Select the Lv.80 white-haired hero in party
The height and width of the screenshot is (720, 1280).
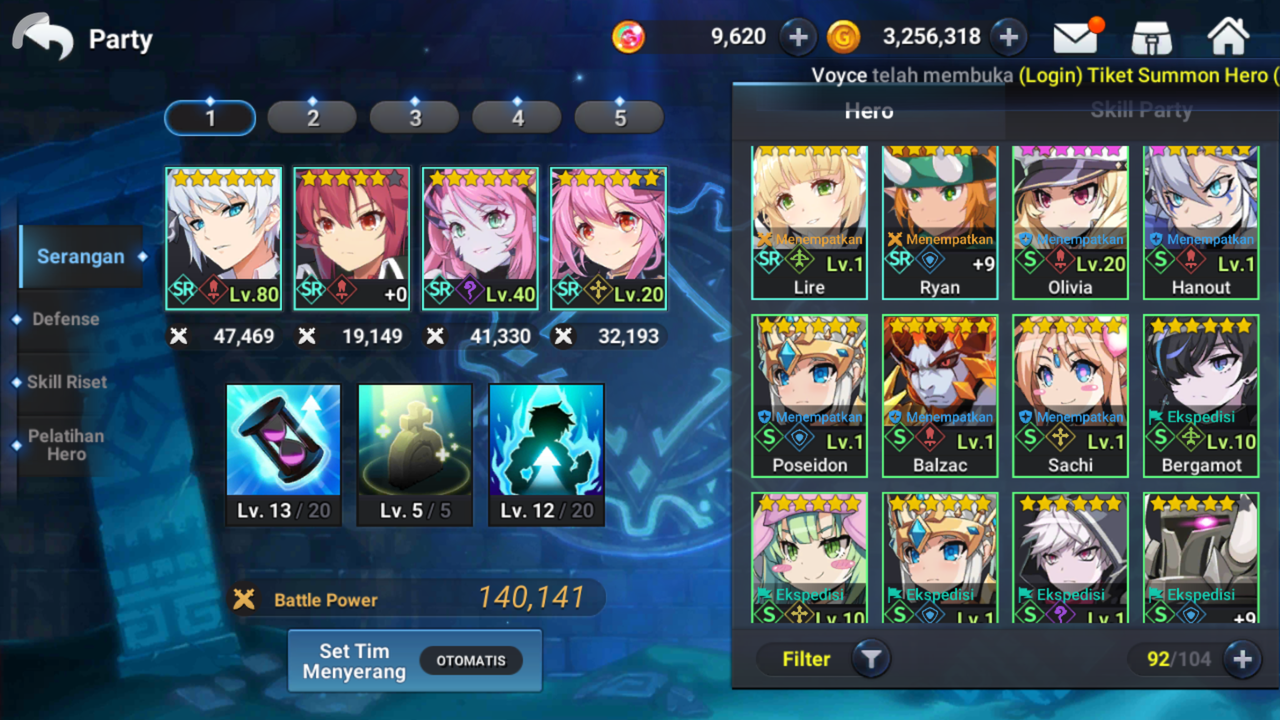223,238
